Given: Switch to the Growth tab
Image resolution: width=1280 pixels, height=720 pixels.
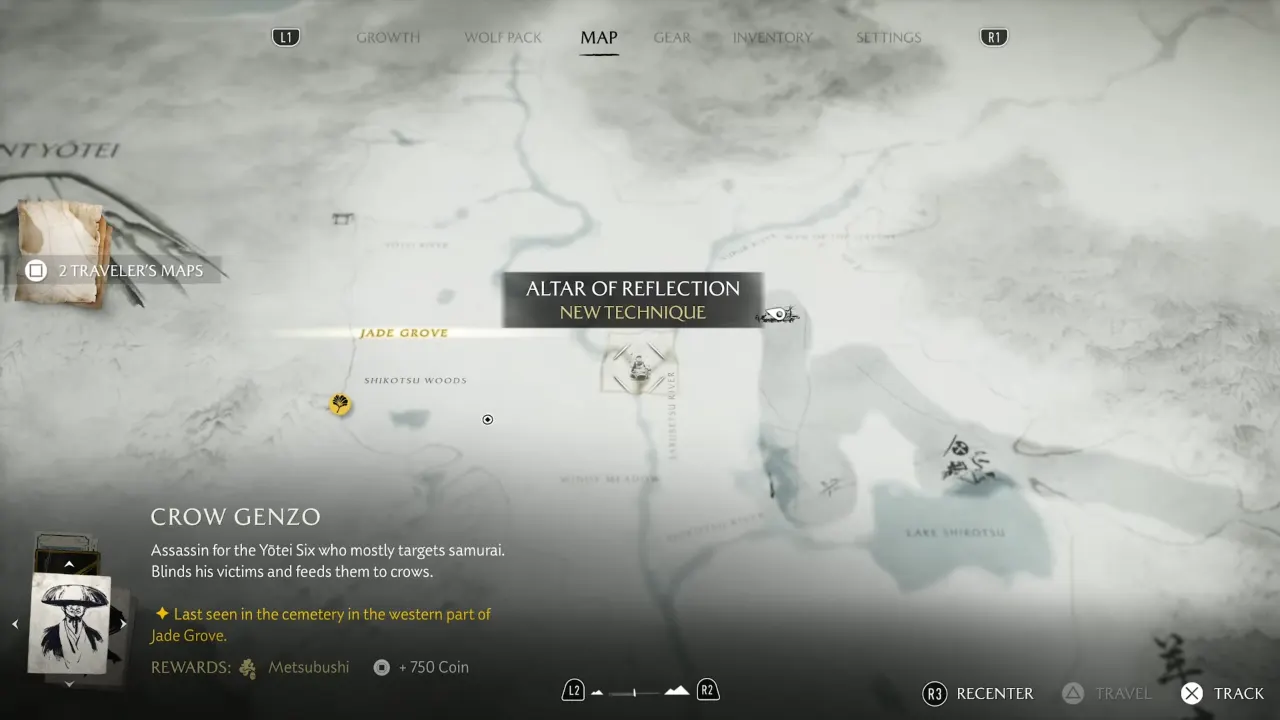Looking at the screenshot, I should [388, 38].
